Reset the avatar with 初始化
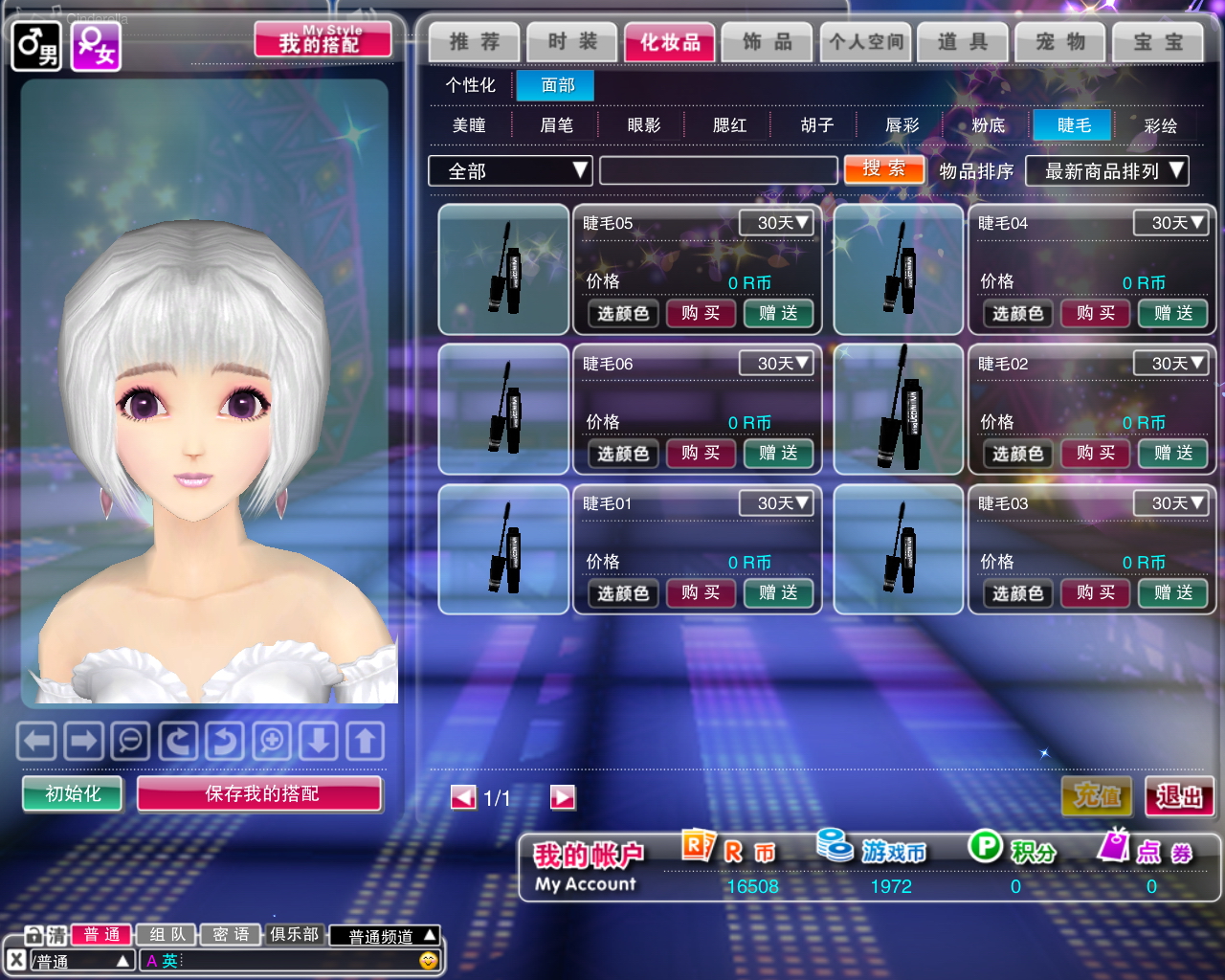1225x980 pixels. [x=73, y=793]
